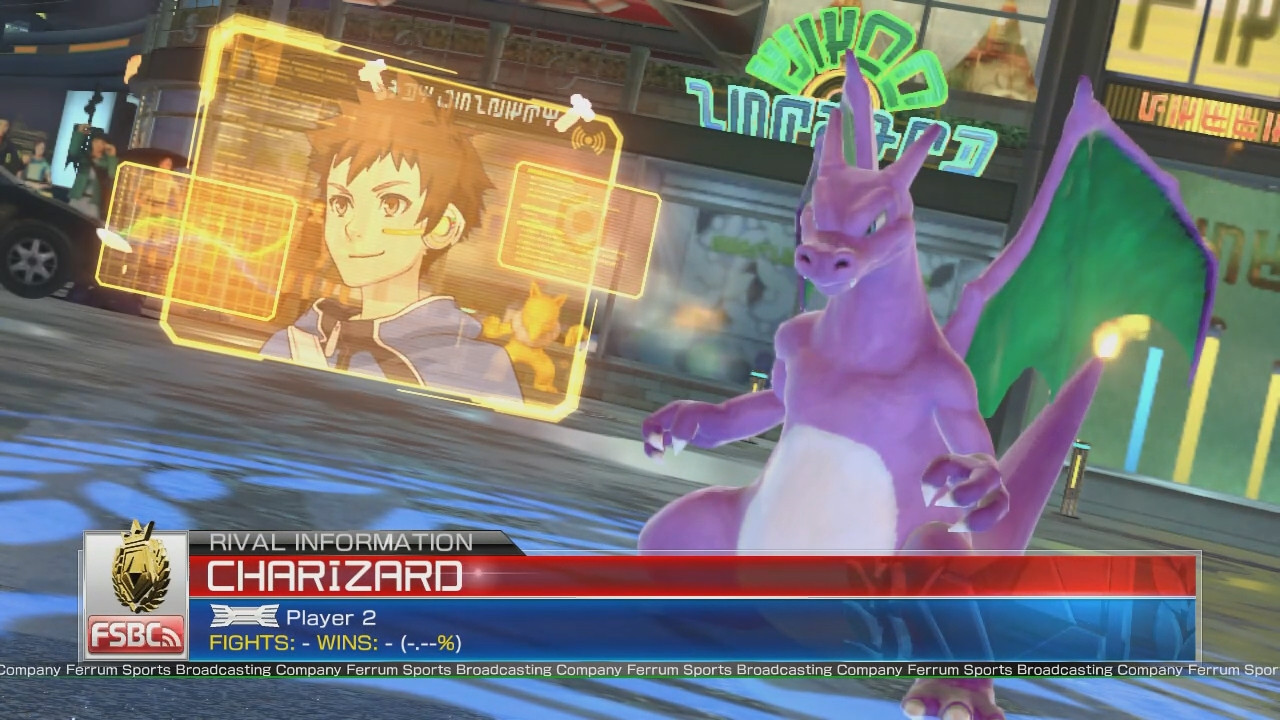Click the bolt icon atop the hologram display
Image resolution: width=1280 pixels, height=720 pixels.
pos(374,75)
